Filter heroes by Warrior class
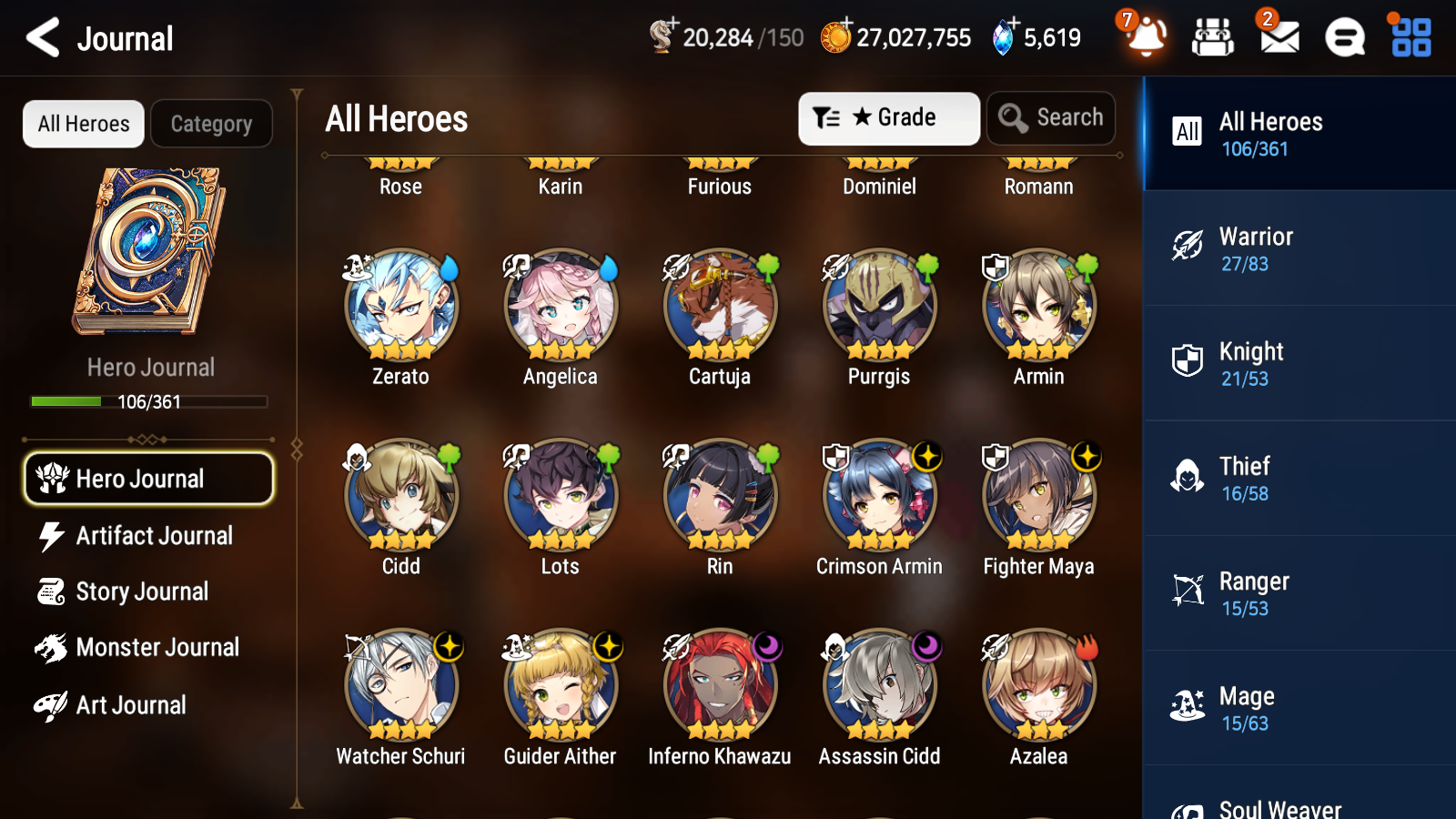Image resolution: width=1456 pixels, height=819 pixels. [1299, 248]
